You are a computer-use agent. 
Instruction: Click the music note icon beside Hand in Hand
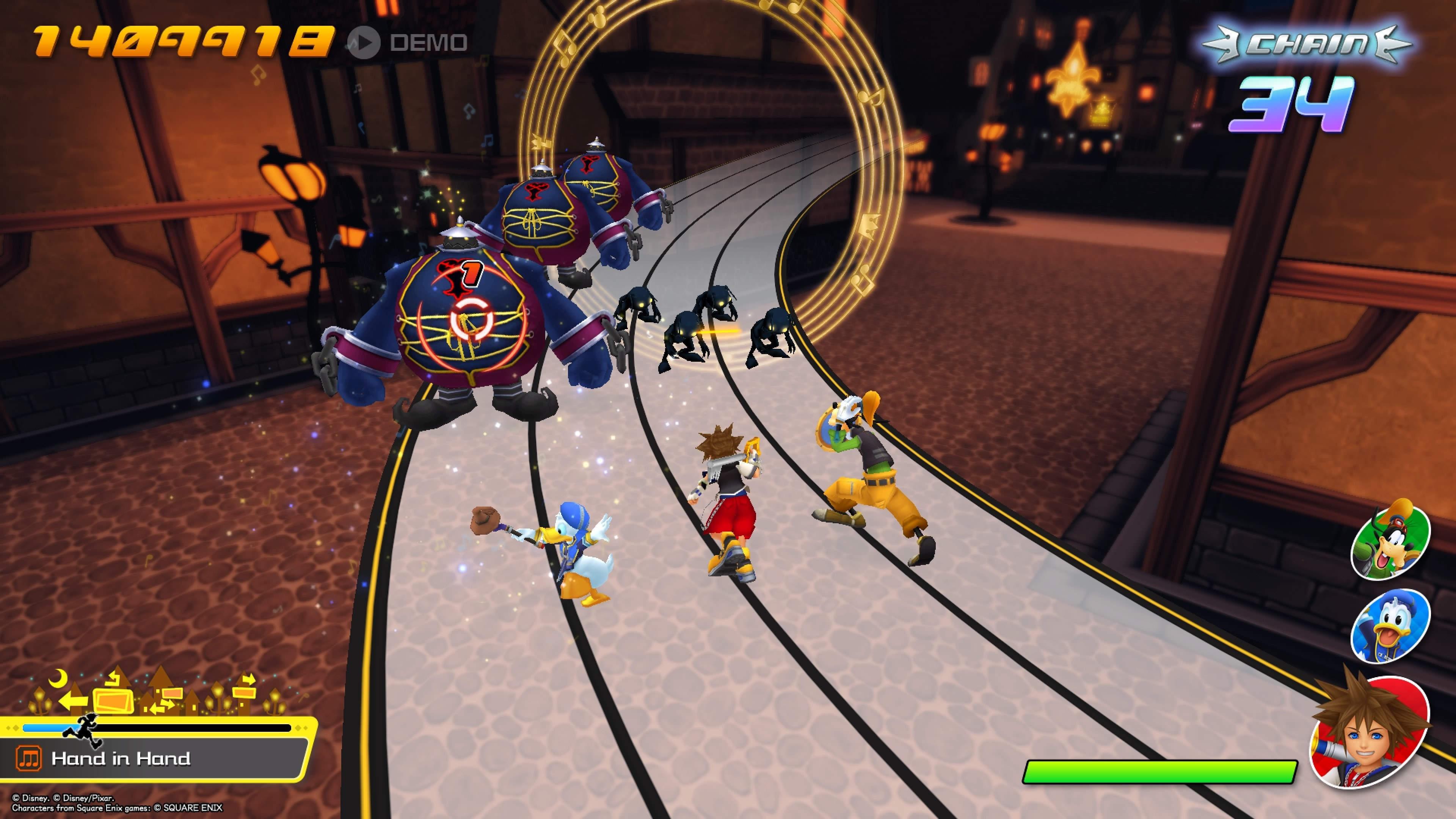(x=29, y=758)
